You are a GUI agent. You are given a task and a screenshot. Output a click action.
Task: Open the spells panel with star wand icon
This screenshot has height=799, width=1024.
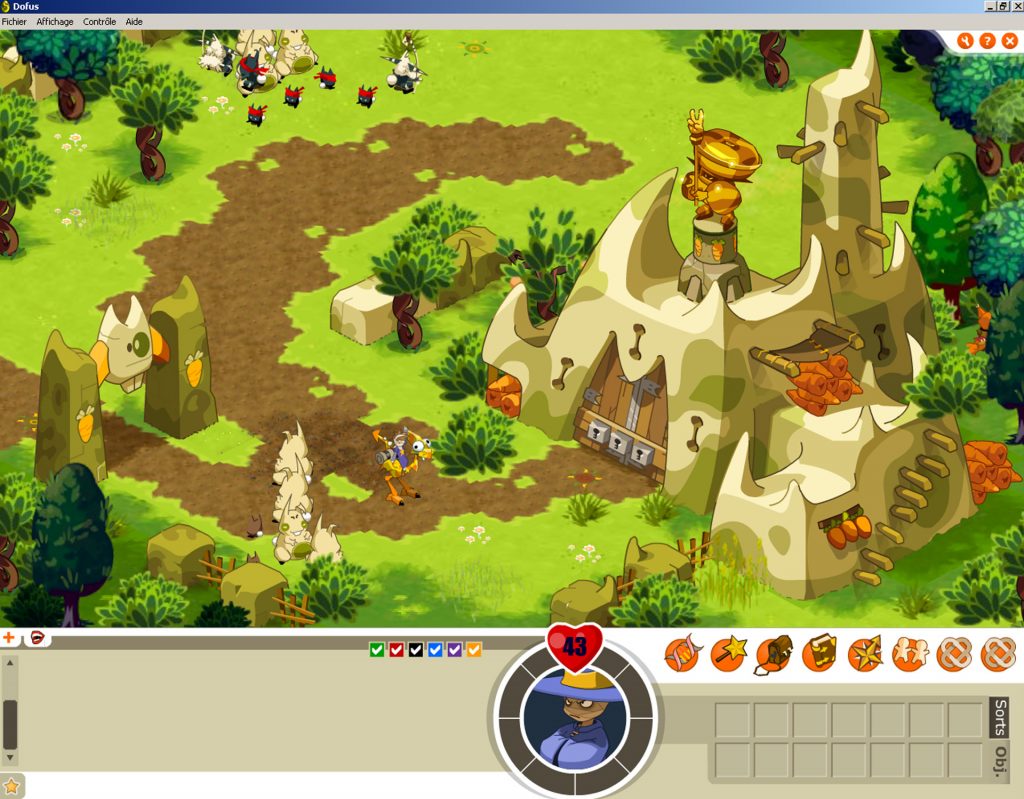(x=729, y=655)
